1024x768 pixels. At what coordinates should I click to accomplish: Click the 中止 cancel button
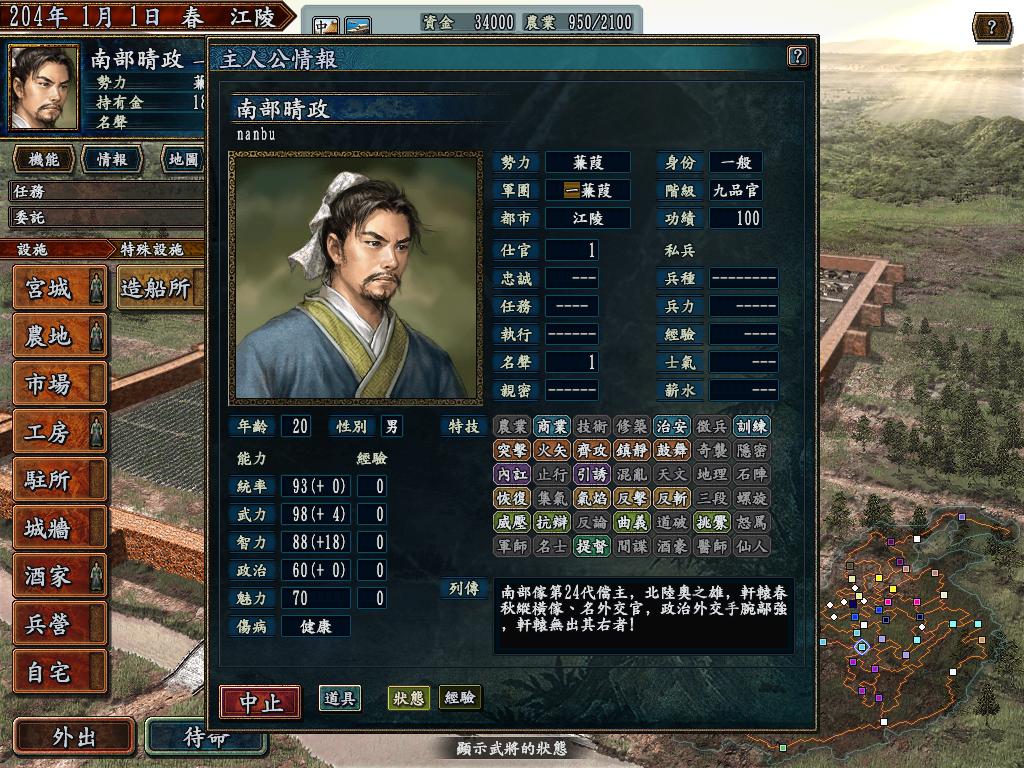[x=260, y=701]
